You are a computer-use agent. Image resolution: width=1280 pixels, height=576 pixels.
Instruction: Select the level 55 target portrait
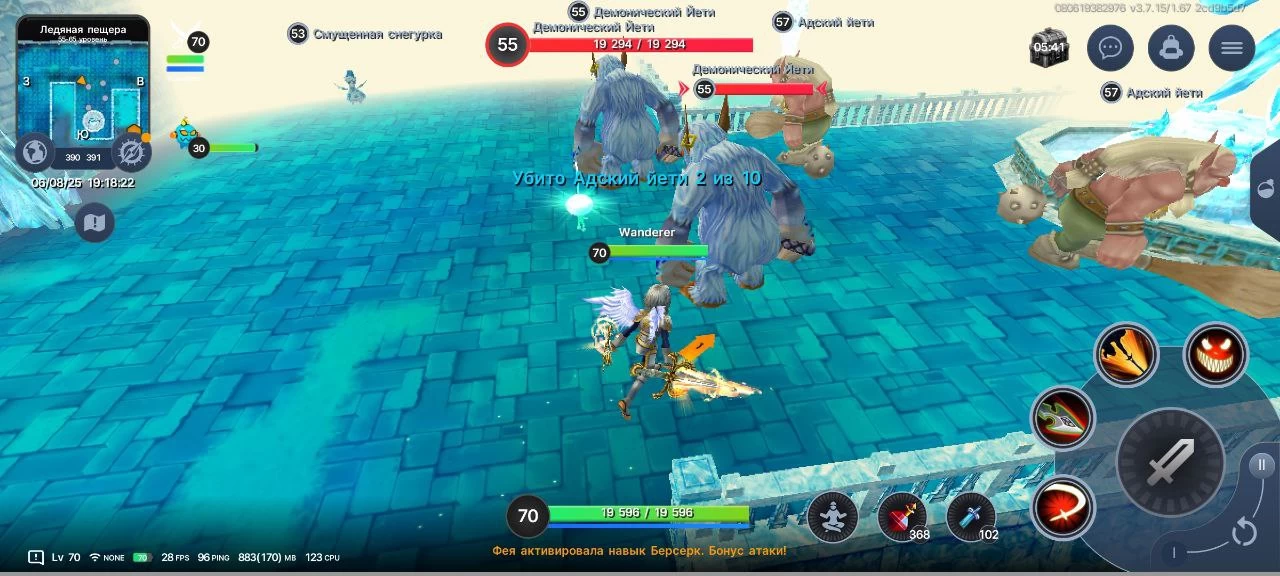pos(507,45)
